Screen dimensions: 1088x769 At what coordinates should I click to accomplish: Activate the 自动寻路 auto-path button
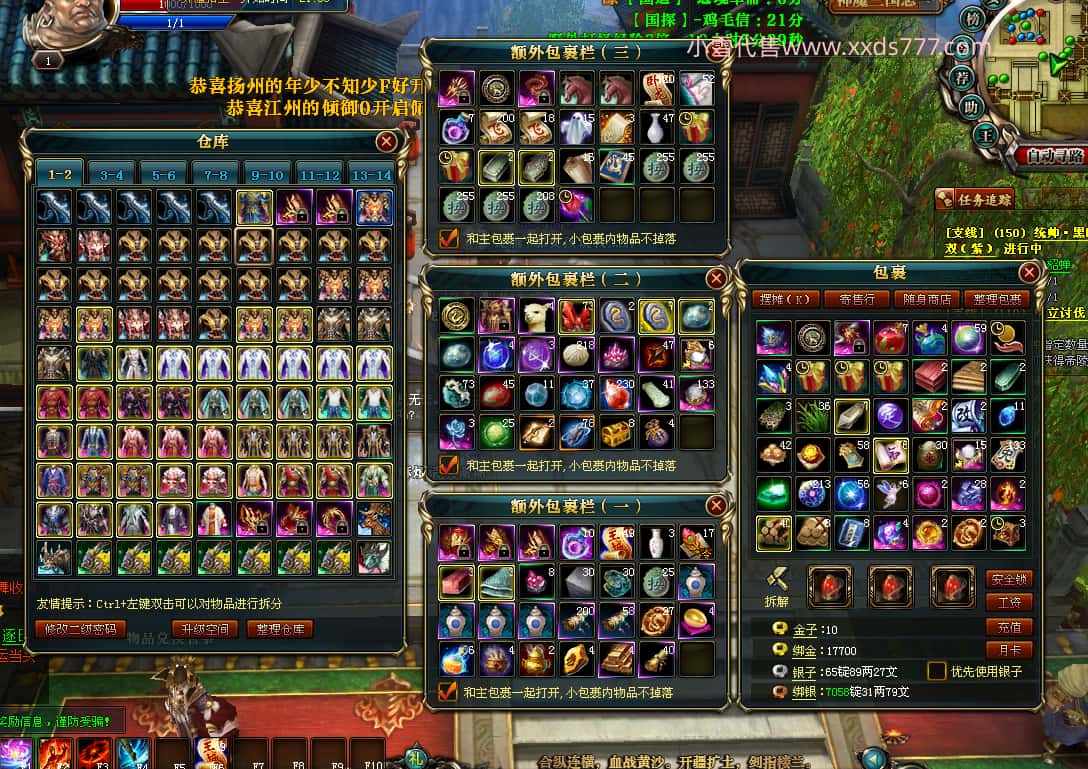[x=1054, y=156]
